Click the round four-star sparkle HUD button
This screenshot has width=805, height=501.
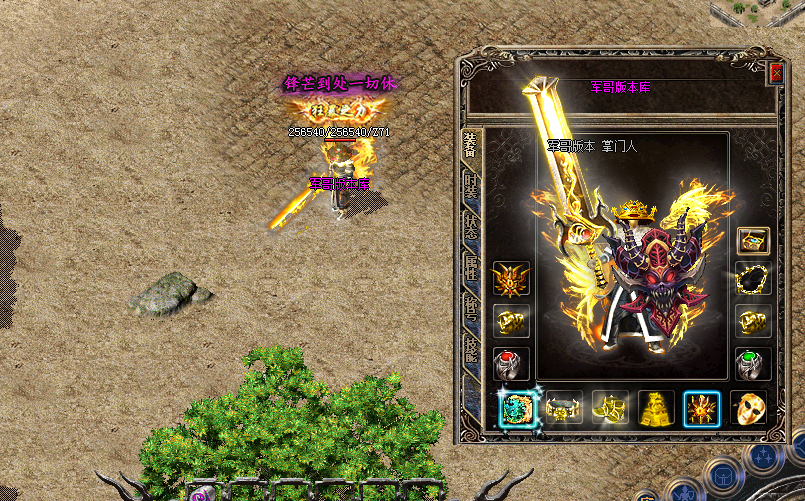pyautogui.click(x=762, y=455)
